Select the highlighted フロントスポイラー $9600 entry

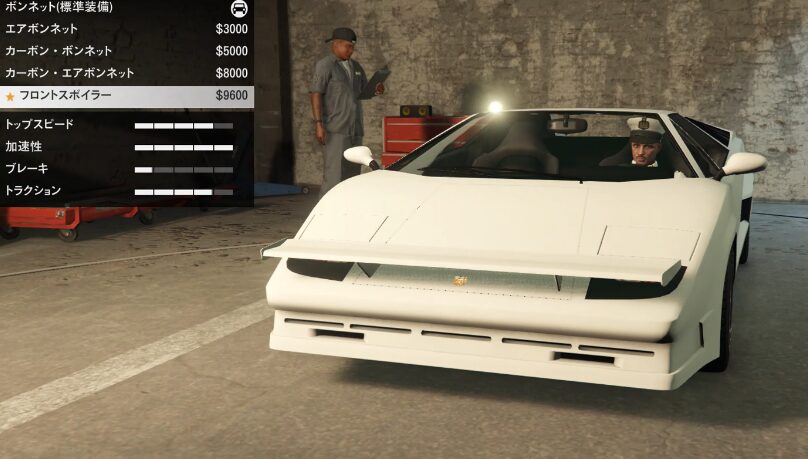click(x=126, y=96)
